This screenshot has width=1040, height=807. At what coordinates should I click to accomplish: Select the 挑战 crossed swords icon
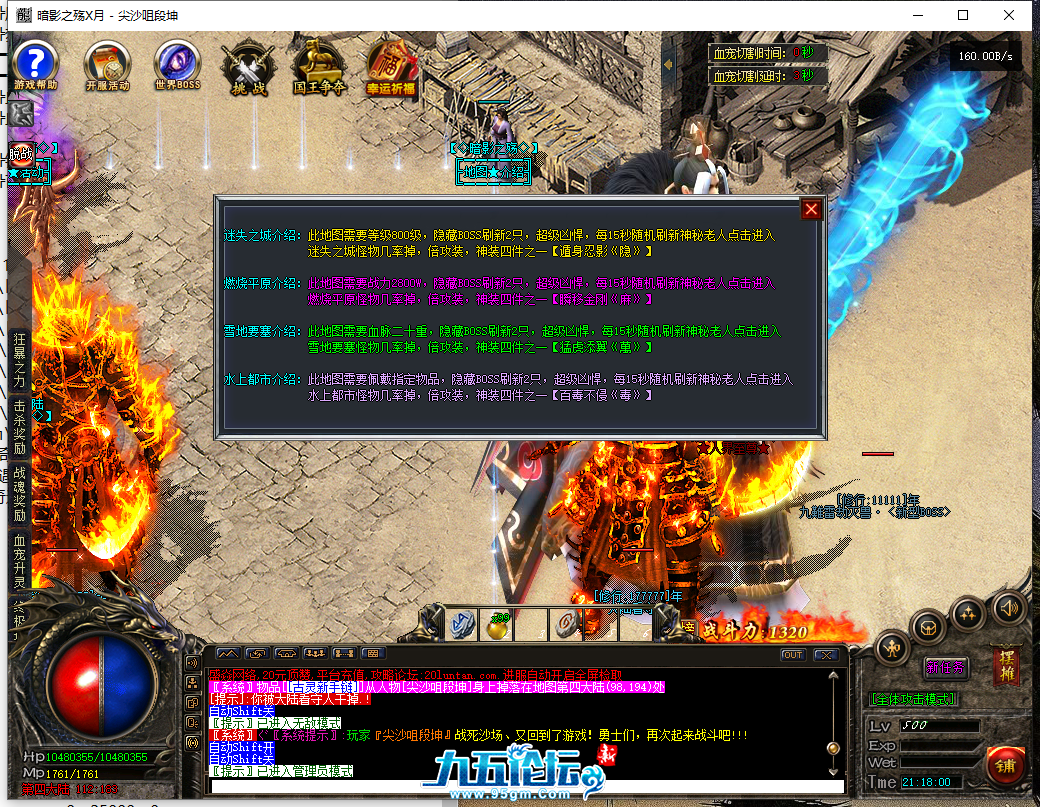pyautogui.click(x=245, y=66)
